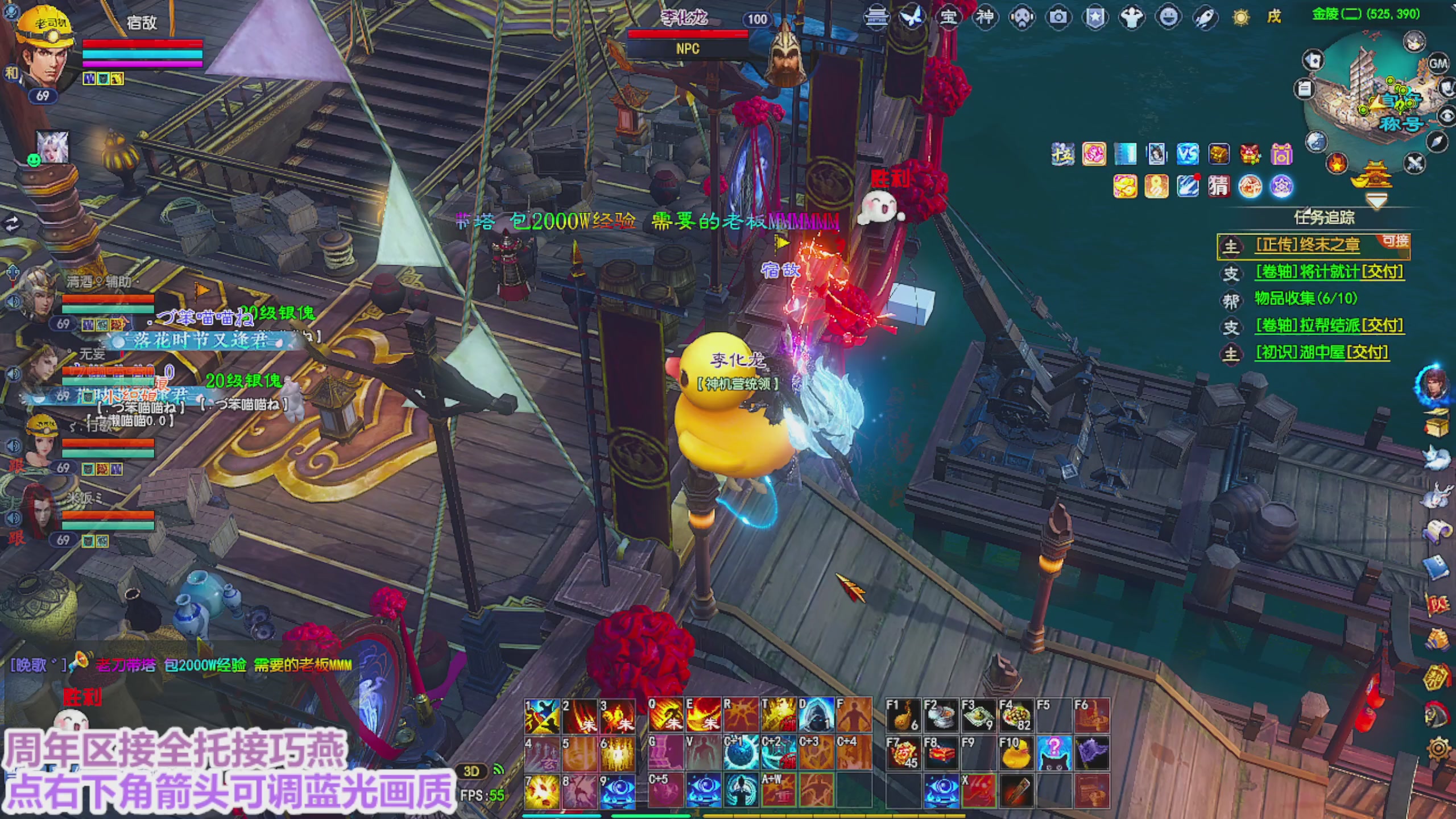Use the F1 fried chicken leg item

click(903, 716)
